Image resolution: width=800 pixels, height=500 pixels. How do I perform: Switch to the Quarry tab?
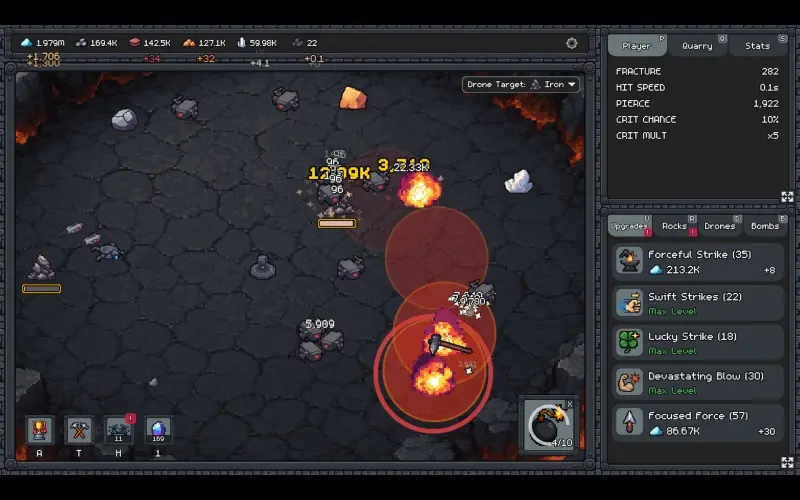coord(697,46)
